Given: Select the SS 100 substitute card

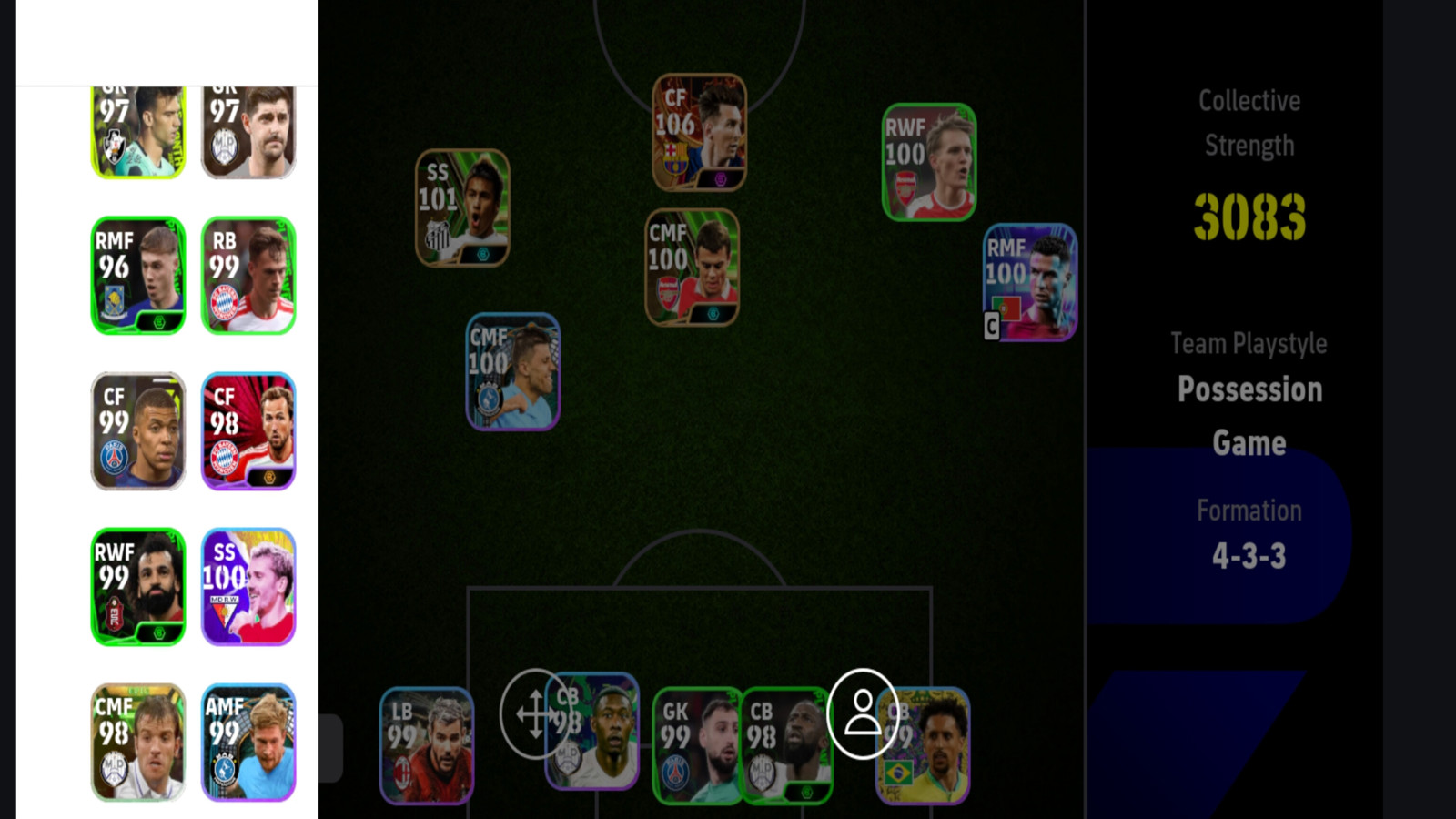Looking at the screenshot, I should (248, 587).
